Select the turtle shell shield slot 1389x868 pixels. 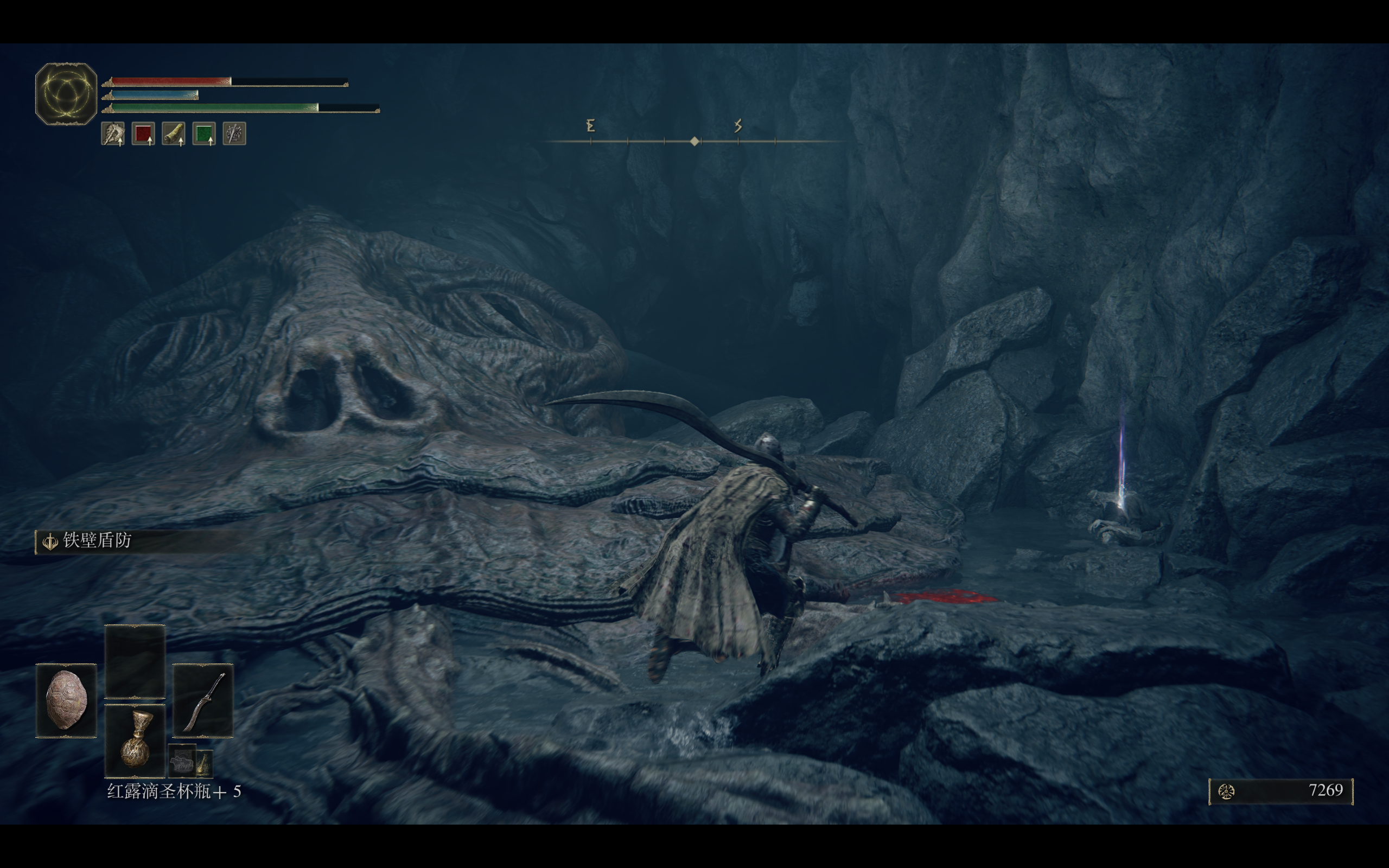[x=66, y=700]
